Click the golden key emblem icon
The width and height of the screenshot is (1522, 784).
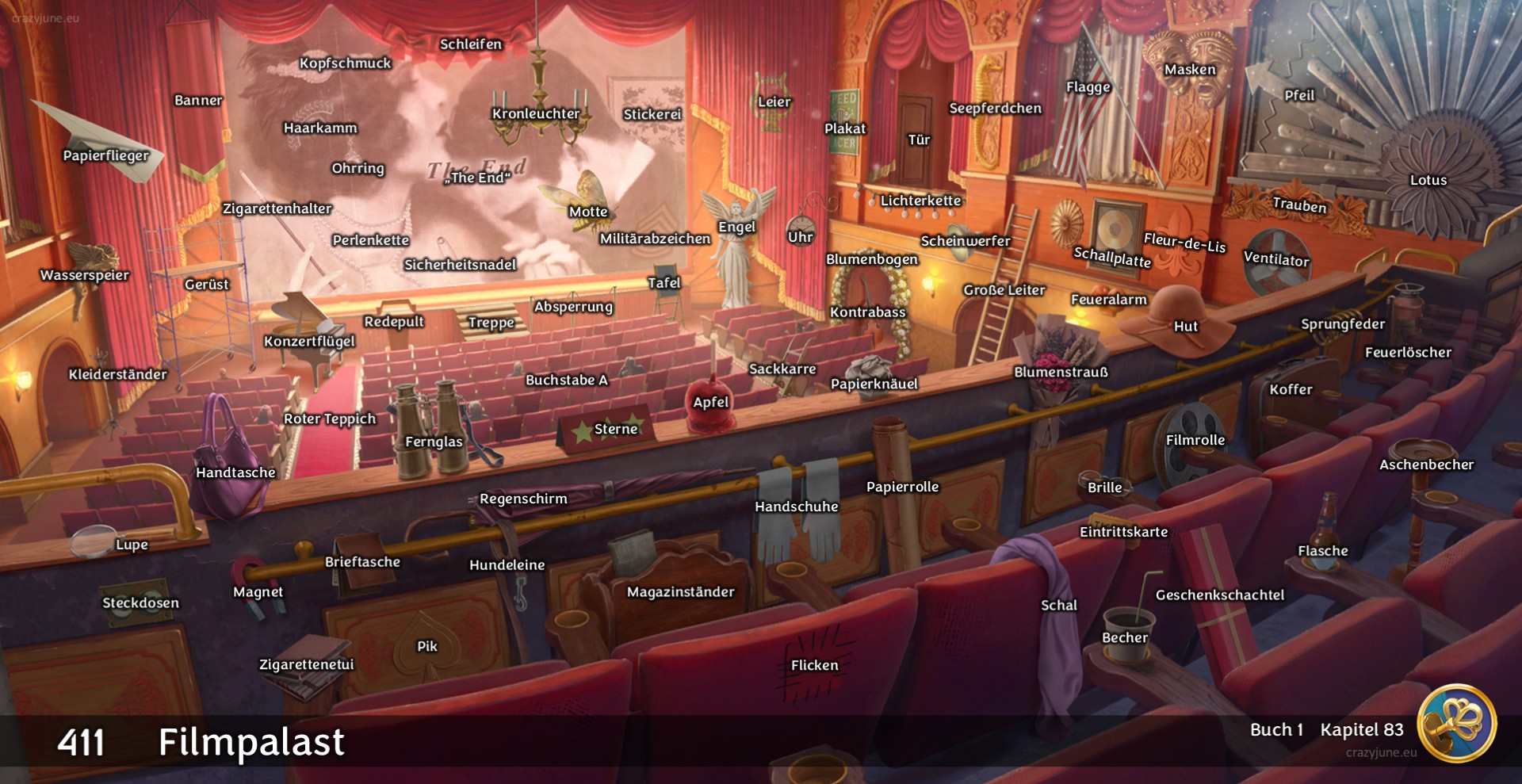pos(1456,723)
